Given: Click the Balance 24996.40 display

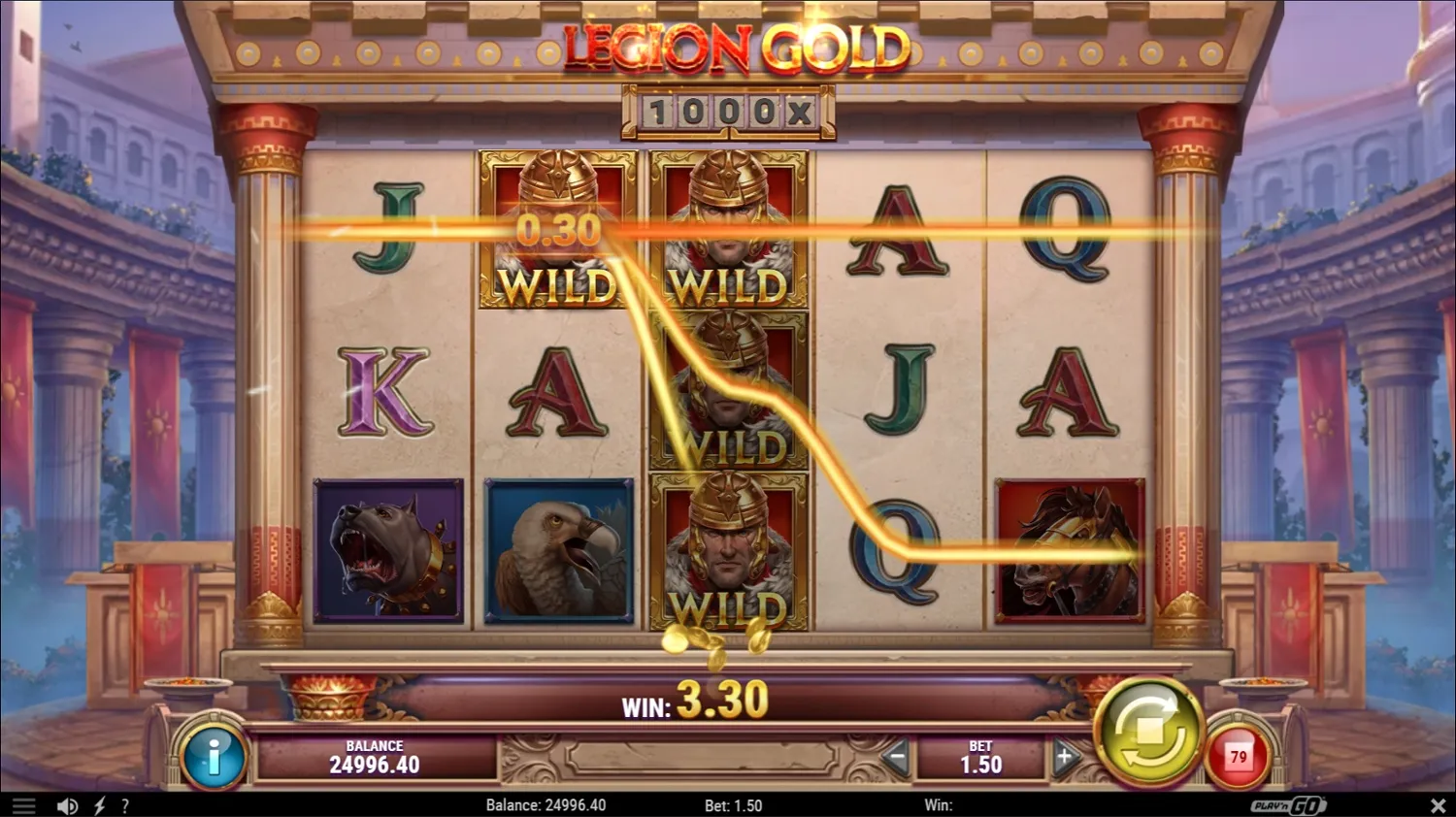Looking at the screenshot, I should click(x=374, y=757).
